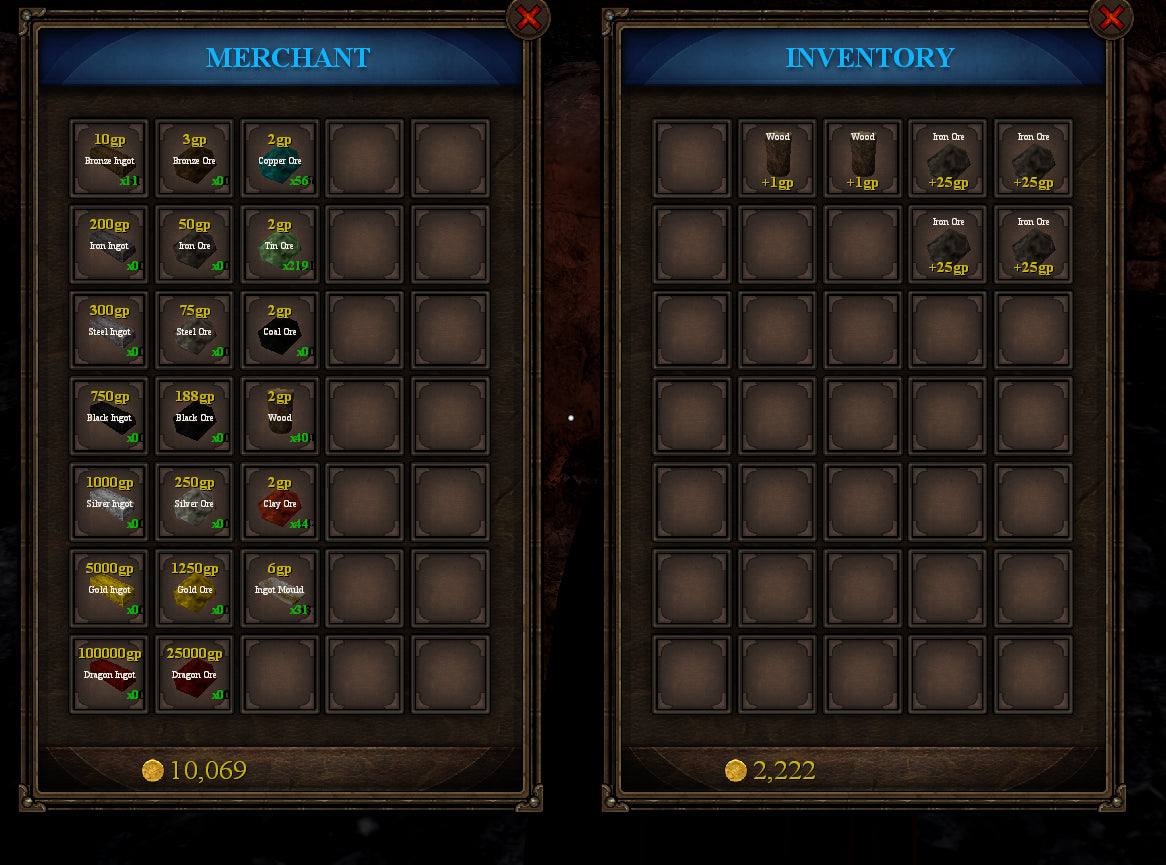Image resolution: width=1166 pixels, height=865 pixels.
Task: Close the Inventory window
Action: [x=1110, y=17]
